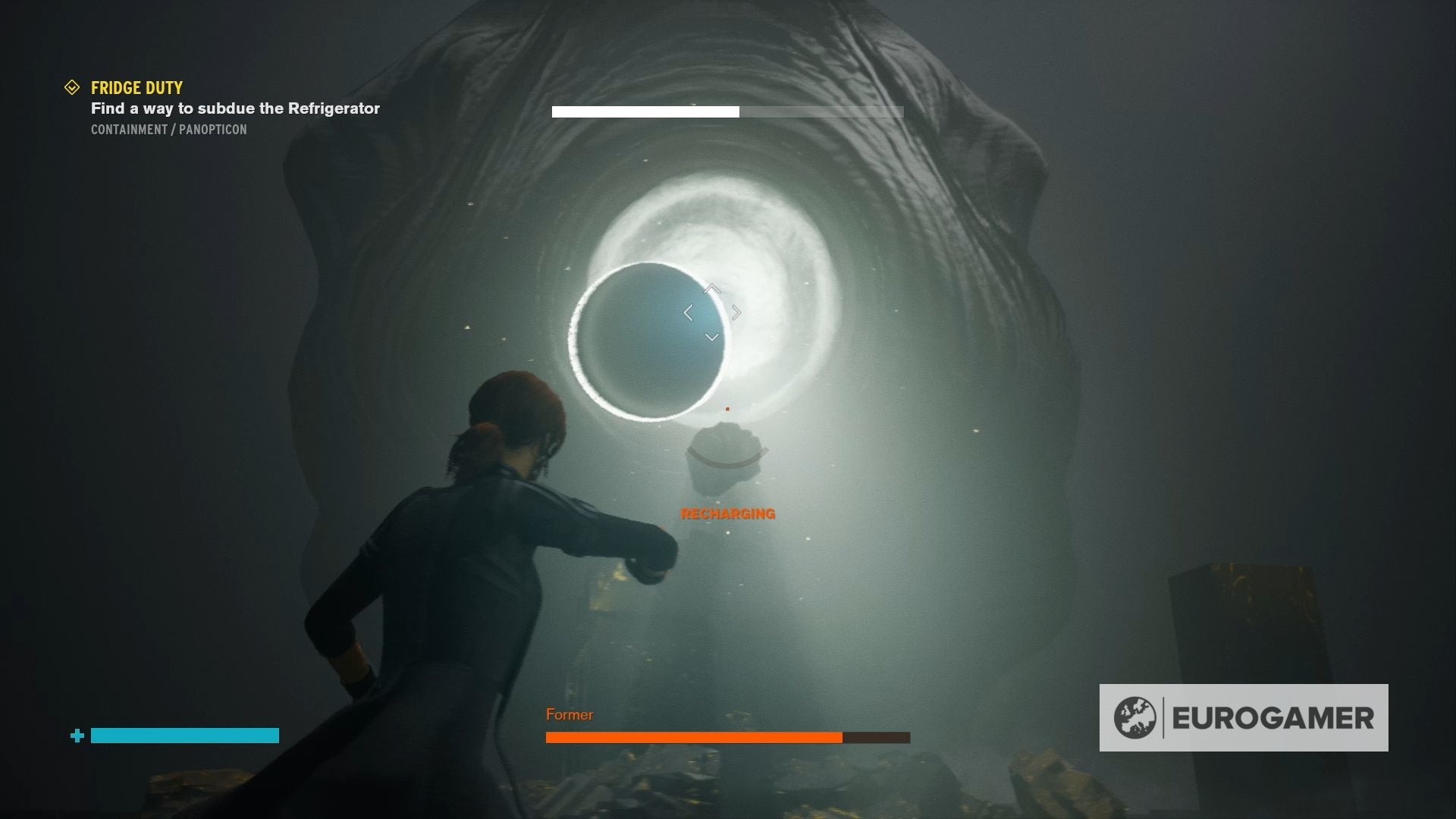Select the FRIDGE DUTY mission title
The image size is (1456, 819).
[x=136, y=87]
